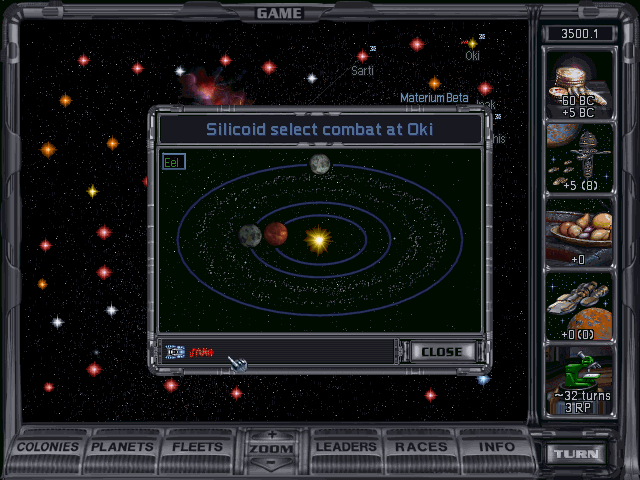
Task: Open the treasury coins panel
Action: click(579, 85)
